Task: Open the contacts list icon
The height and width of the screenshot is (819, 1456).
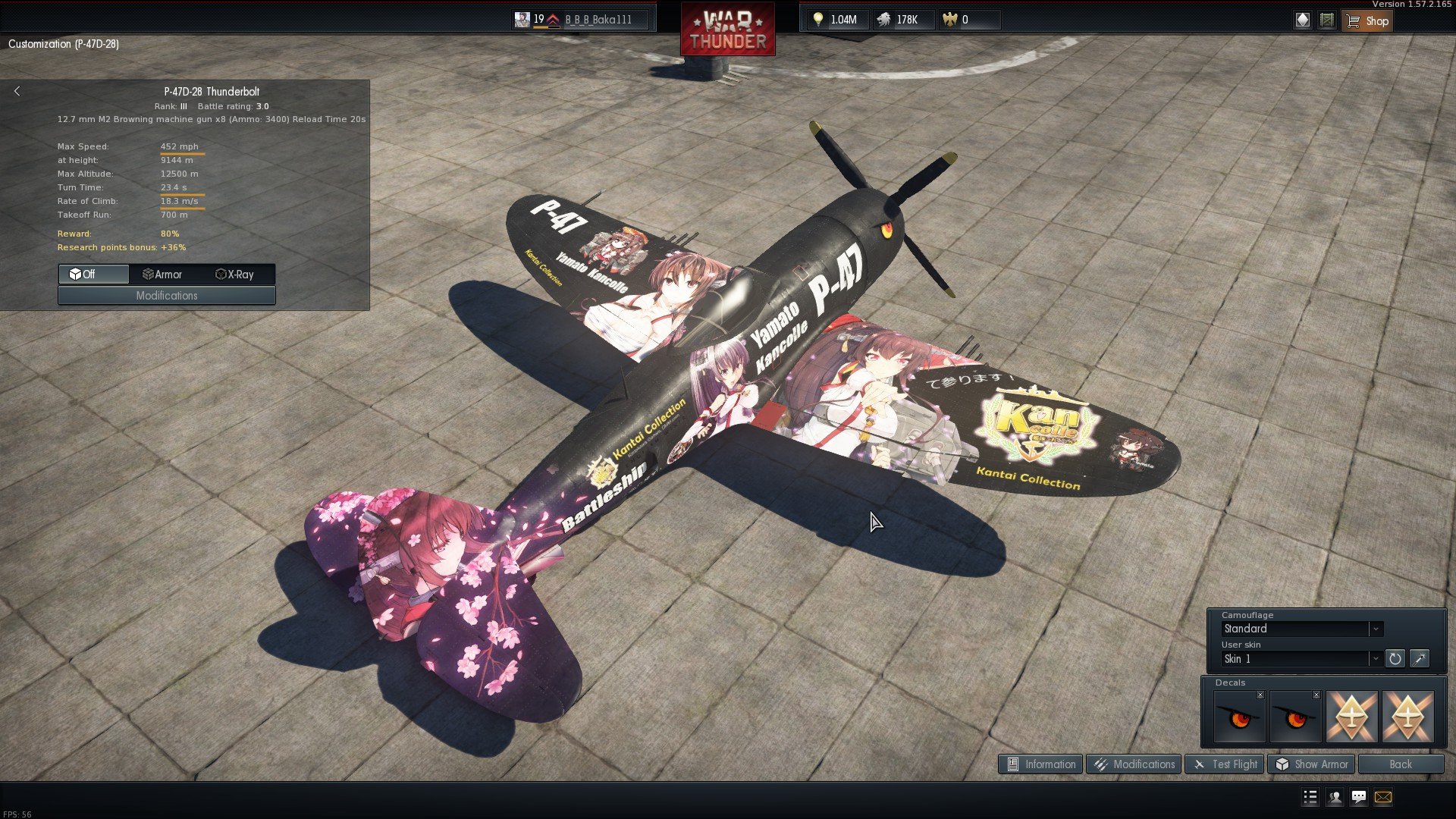Action: coord(1334,797)
